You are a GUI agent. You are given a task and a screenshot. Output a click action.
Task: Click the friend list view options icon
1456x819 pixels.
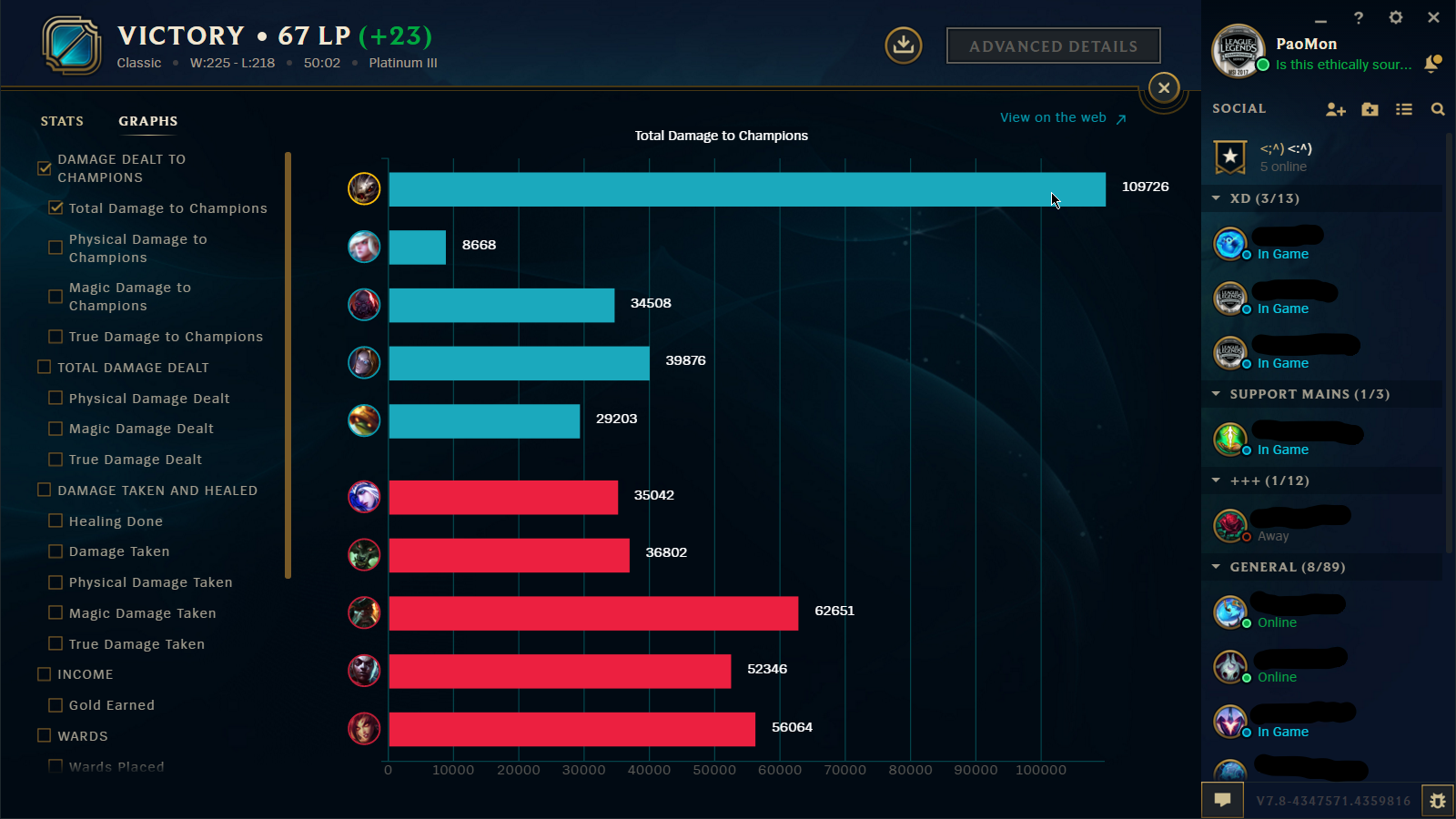[x=1404, y=108]
